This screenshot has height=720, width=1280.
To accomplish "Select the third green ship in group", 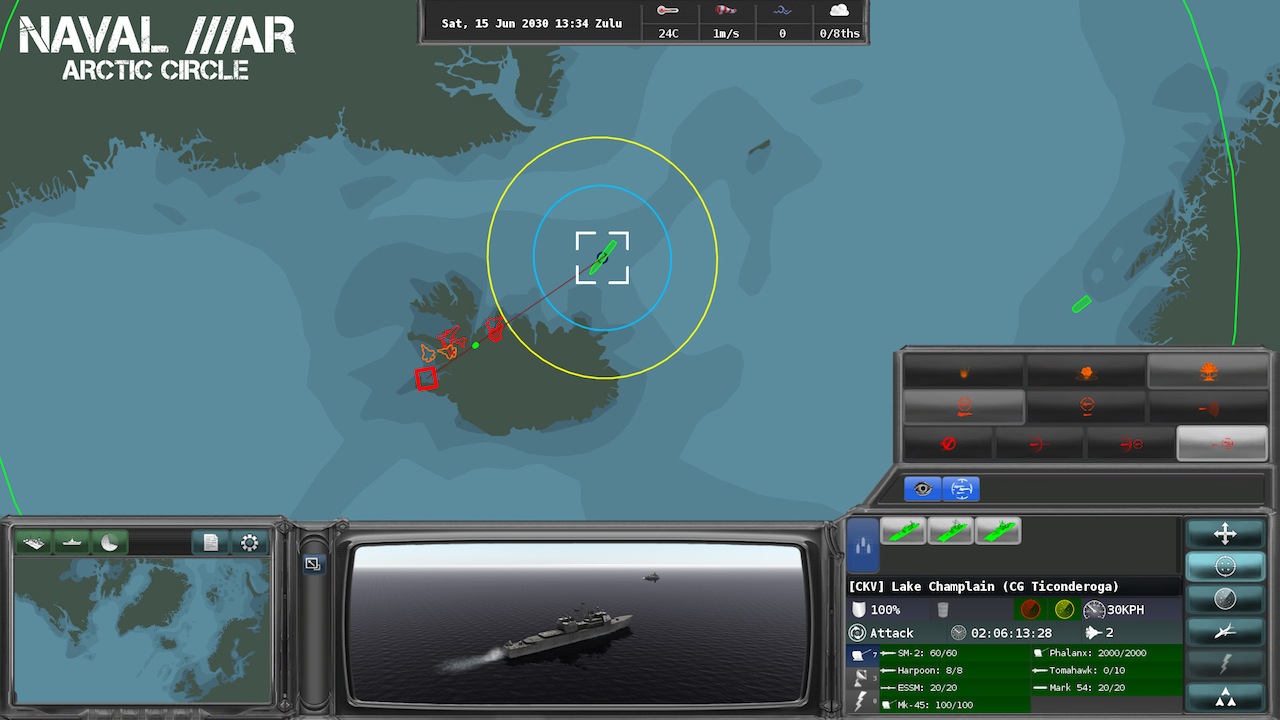I will click(997, 531).
